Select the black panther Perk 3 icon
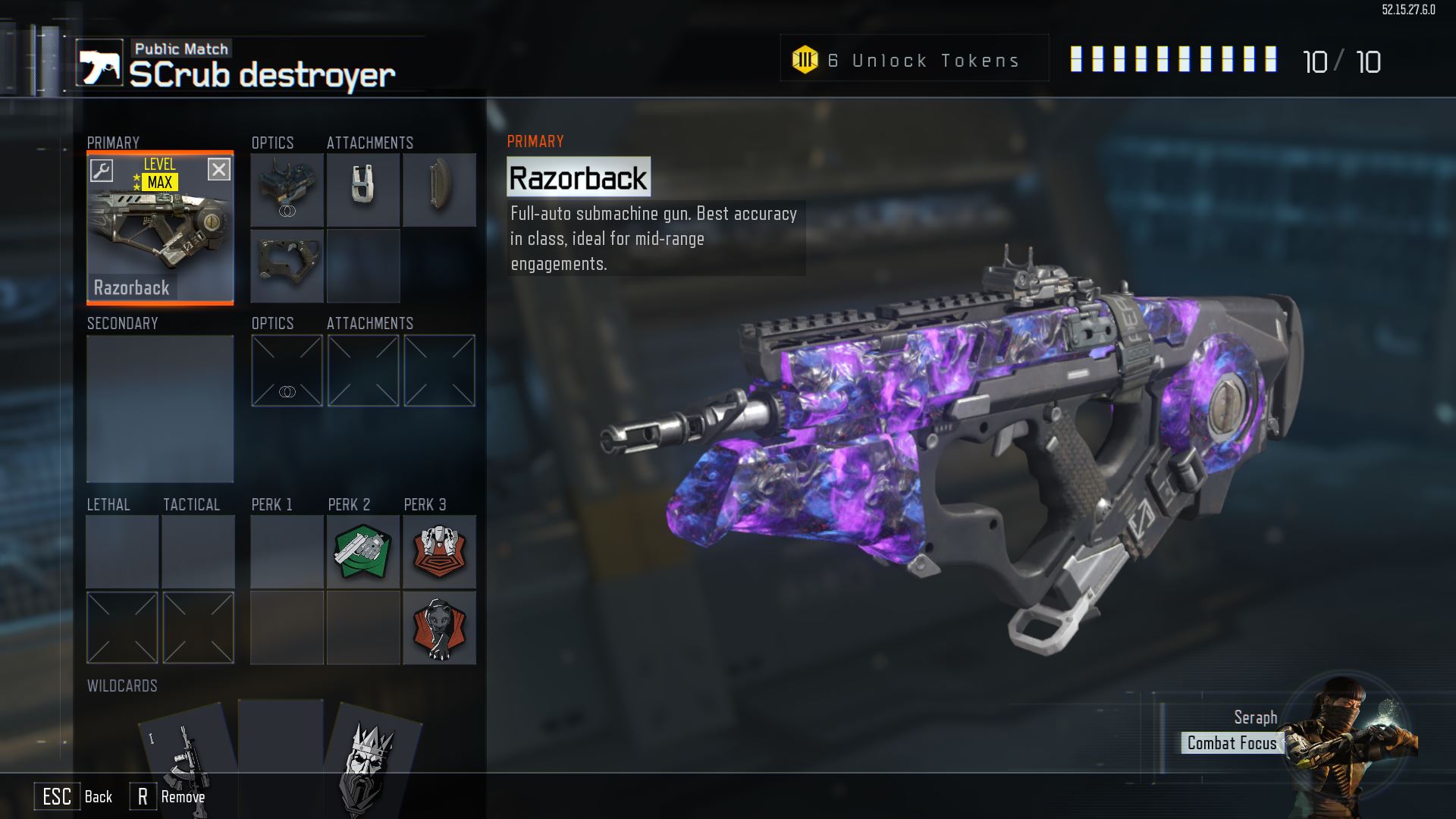Image resolution: width=1456 pixels, height=819 pixels. 439,628
